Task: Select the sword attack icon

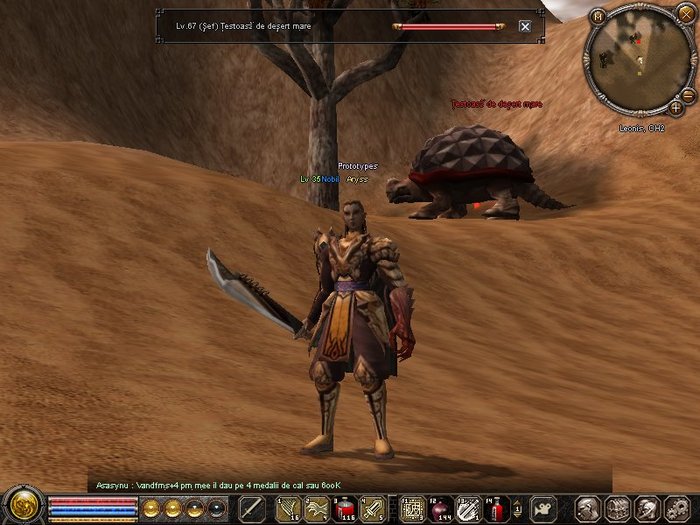Action: click(x=252, y=507)
